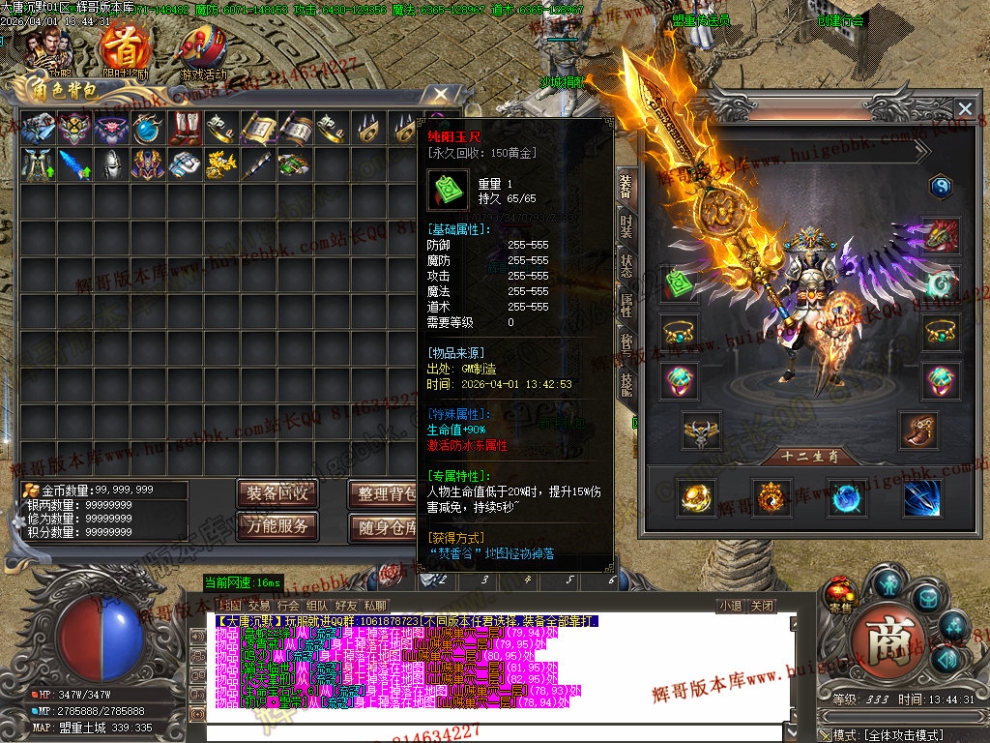990x743 pixels.
Task: Select the red trousers item in the bag
Action: [184, 128]
